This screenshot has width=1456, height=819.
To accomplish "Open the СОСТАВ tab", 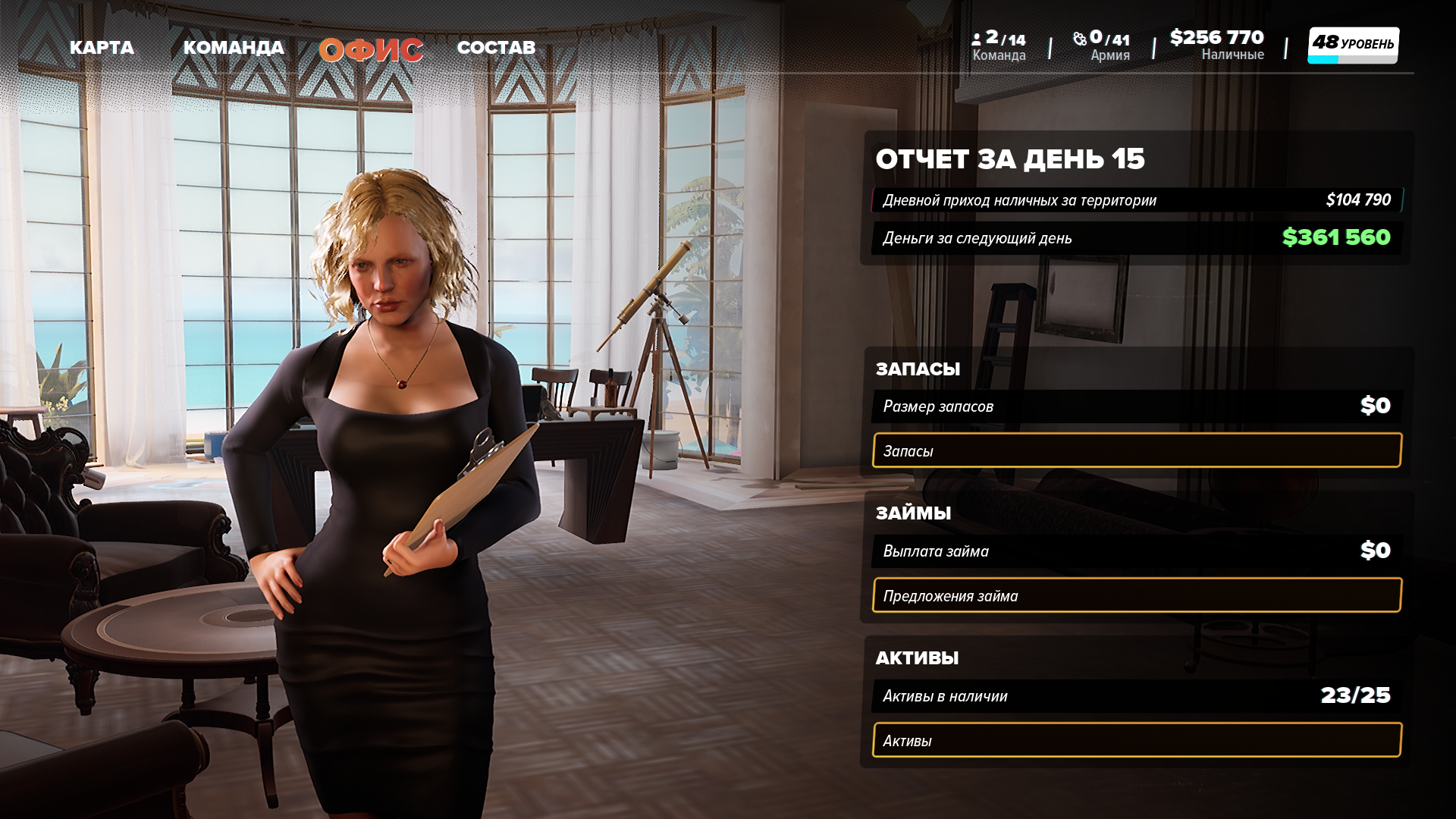I will point(497,47).
